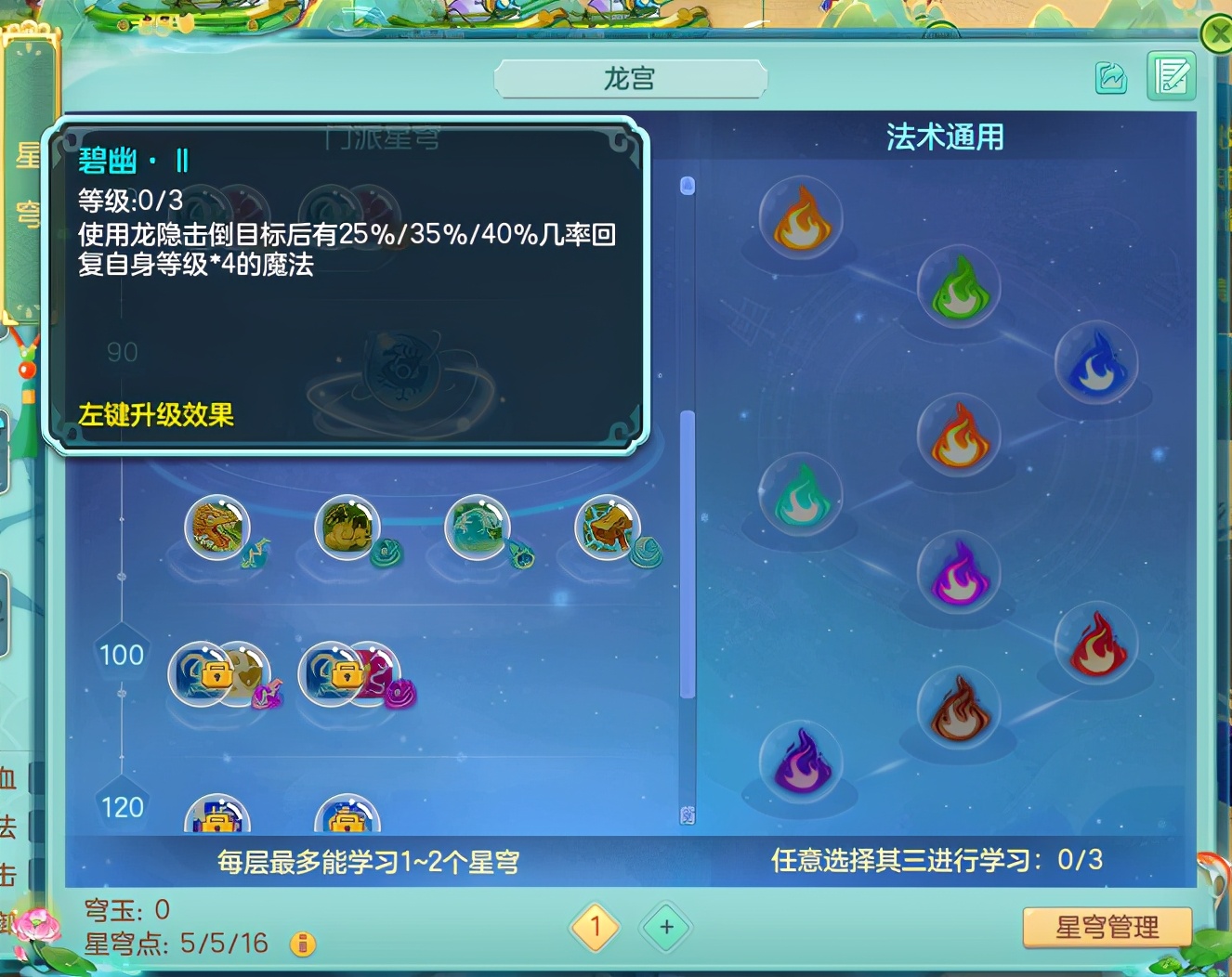Toggle a locked orb in the 120 row

(218, 817)
